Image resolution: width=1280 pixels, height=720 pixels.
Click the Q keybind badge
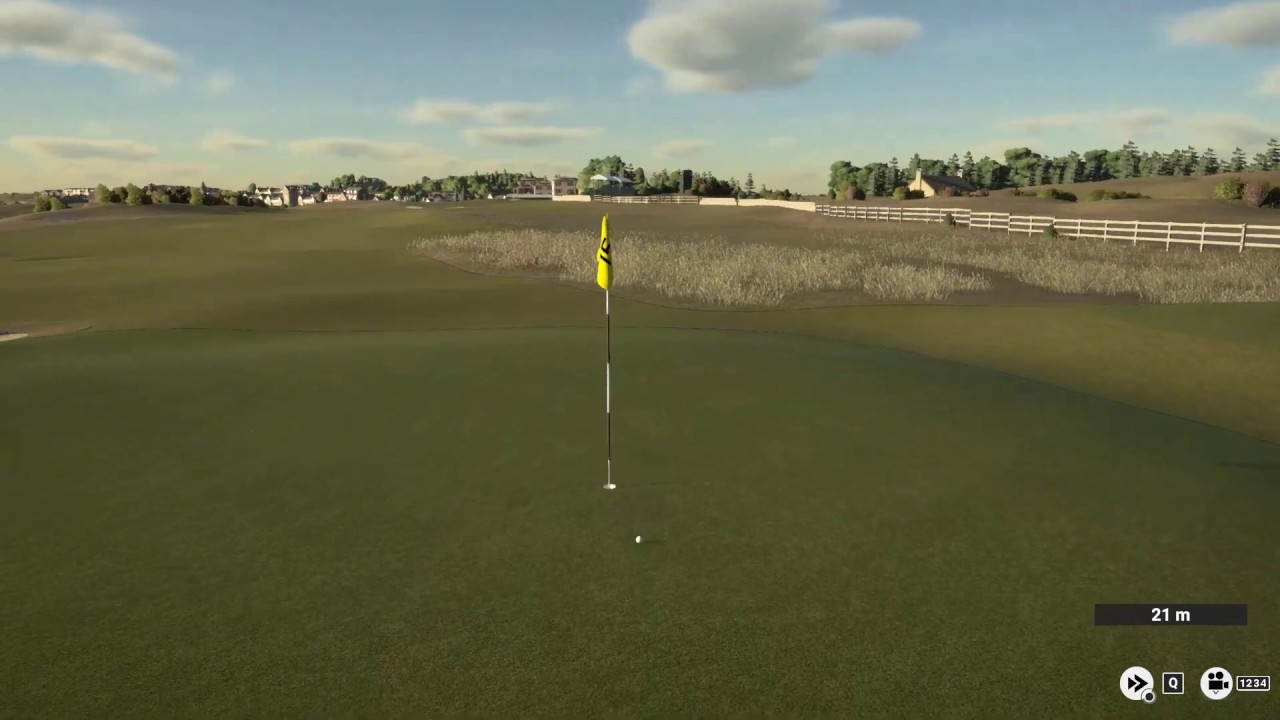point(1172,683)
